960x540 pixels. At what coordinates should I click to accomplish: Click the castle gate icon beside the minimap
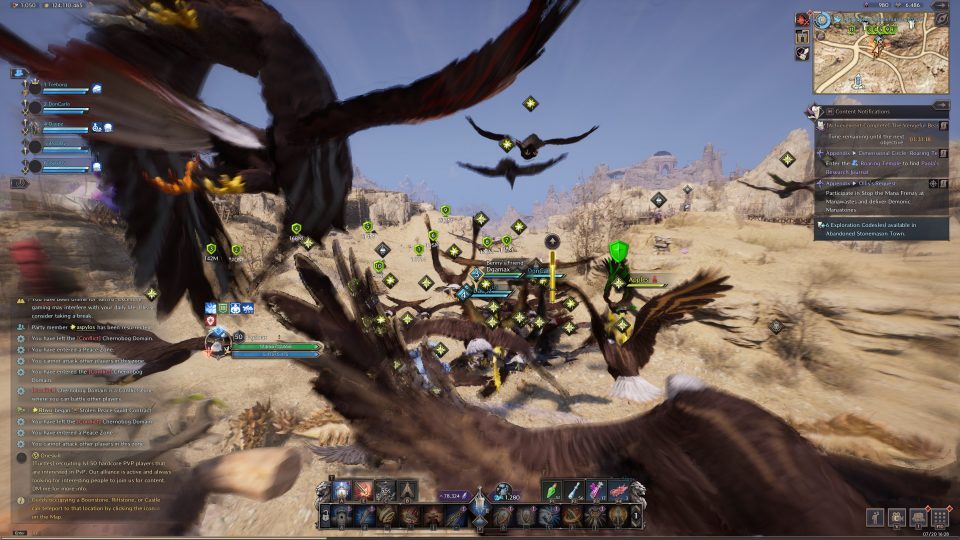(802, 37)
